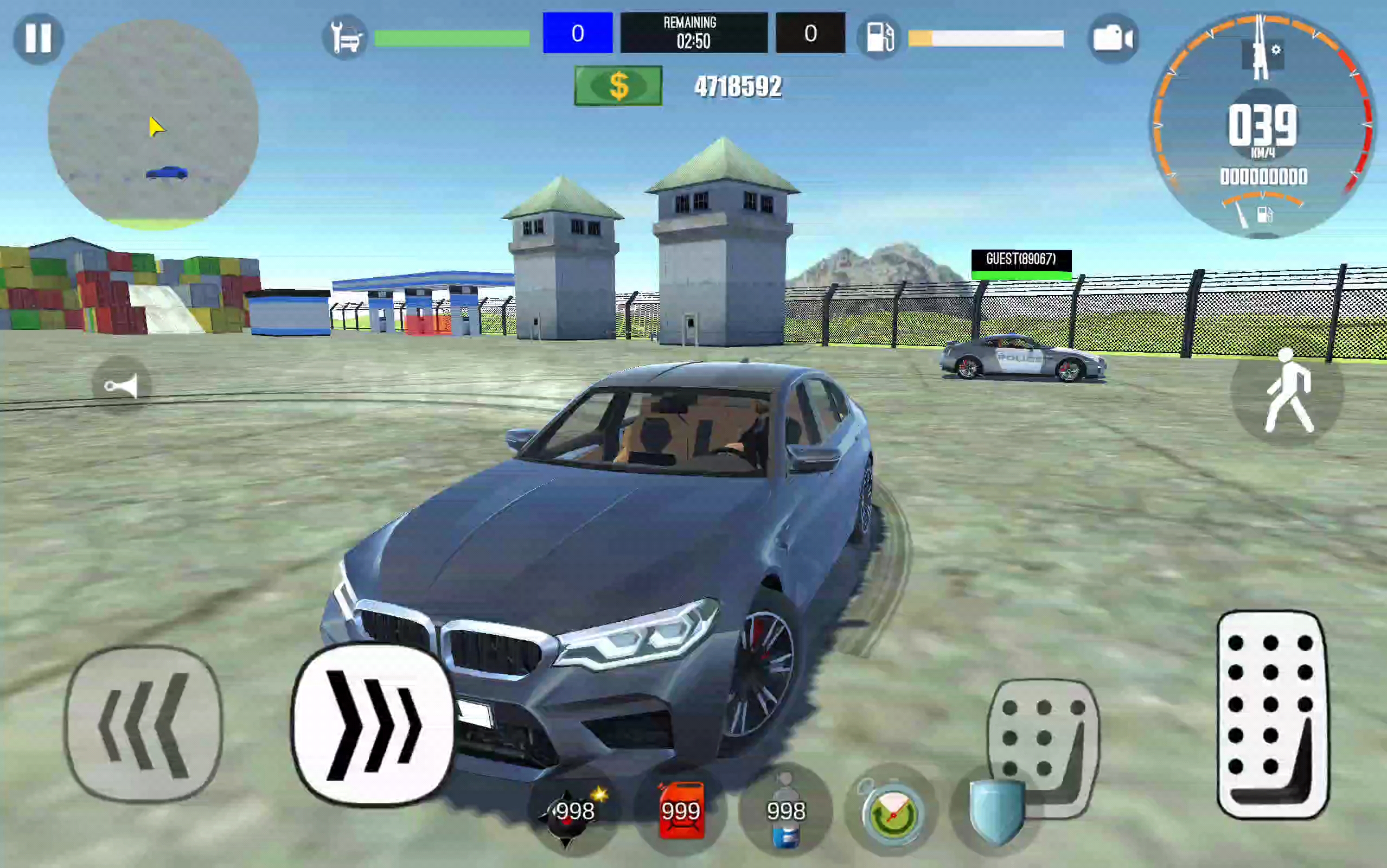Image resolution: width=1387 pixels, height=868 pixels.
Task: Tap the fuel pump icon
Action: (880, 39)
